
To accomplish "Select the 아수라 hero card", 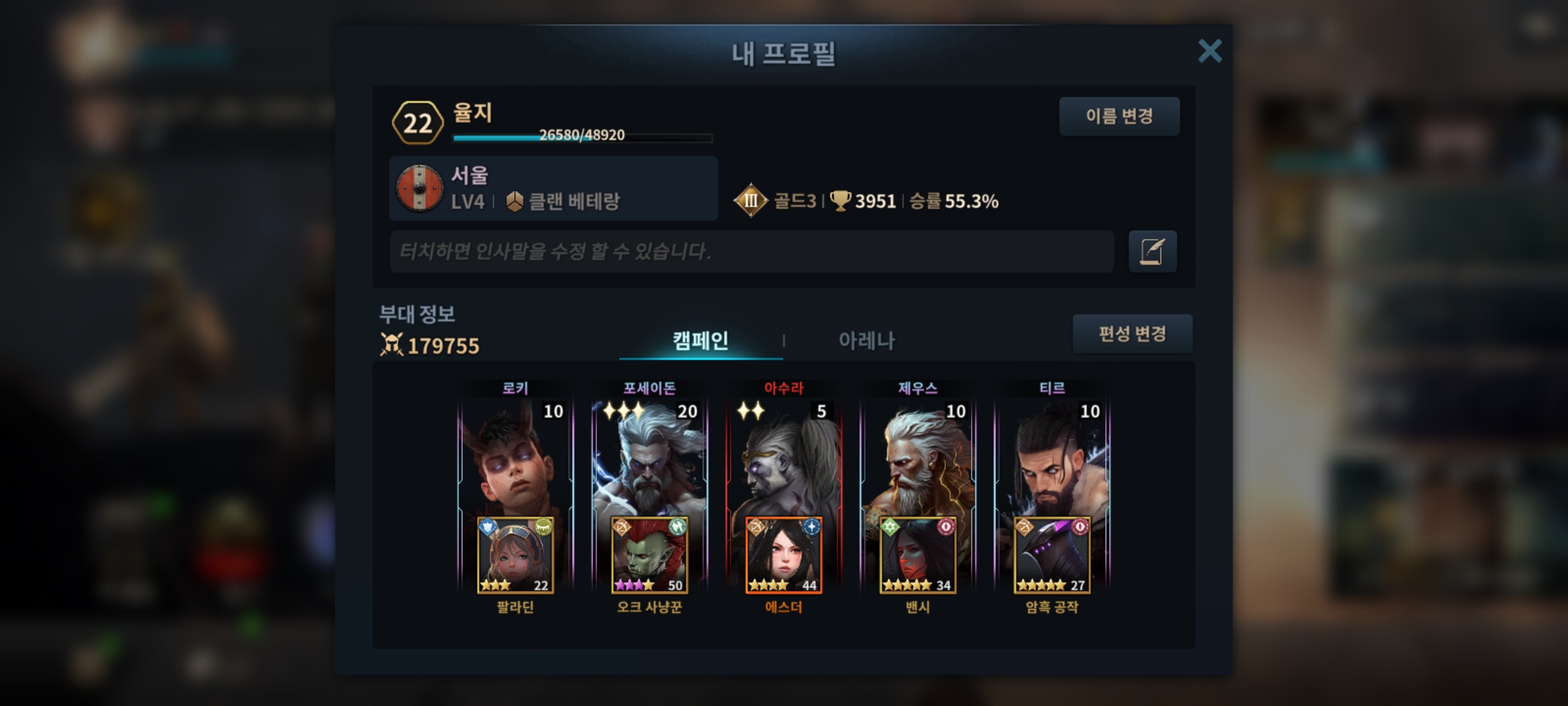I will click(x=783, y=458).
